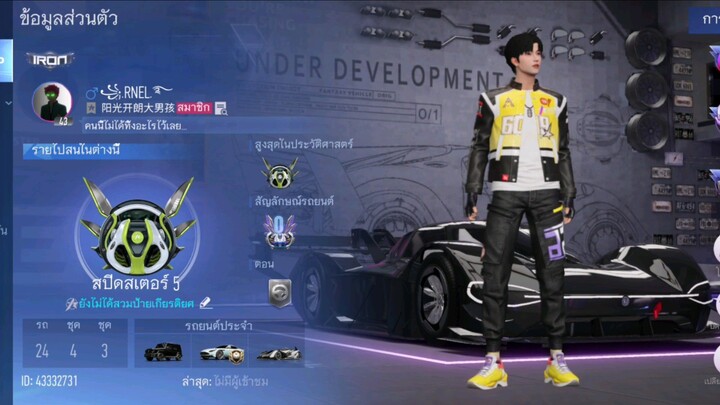
Task: View the highest-ever rank badge
Action: click(x=279, y=172)
